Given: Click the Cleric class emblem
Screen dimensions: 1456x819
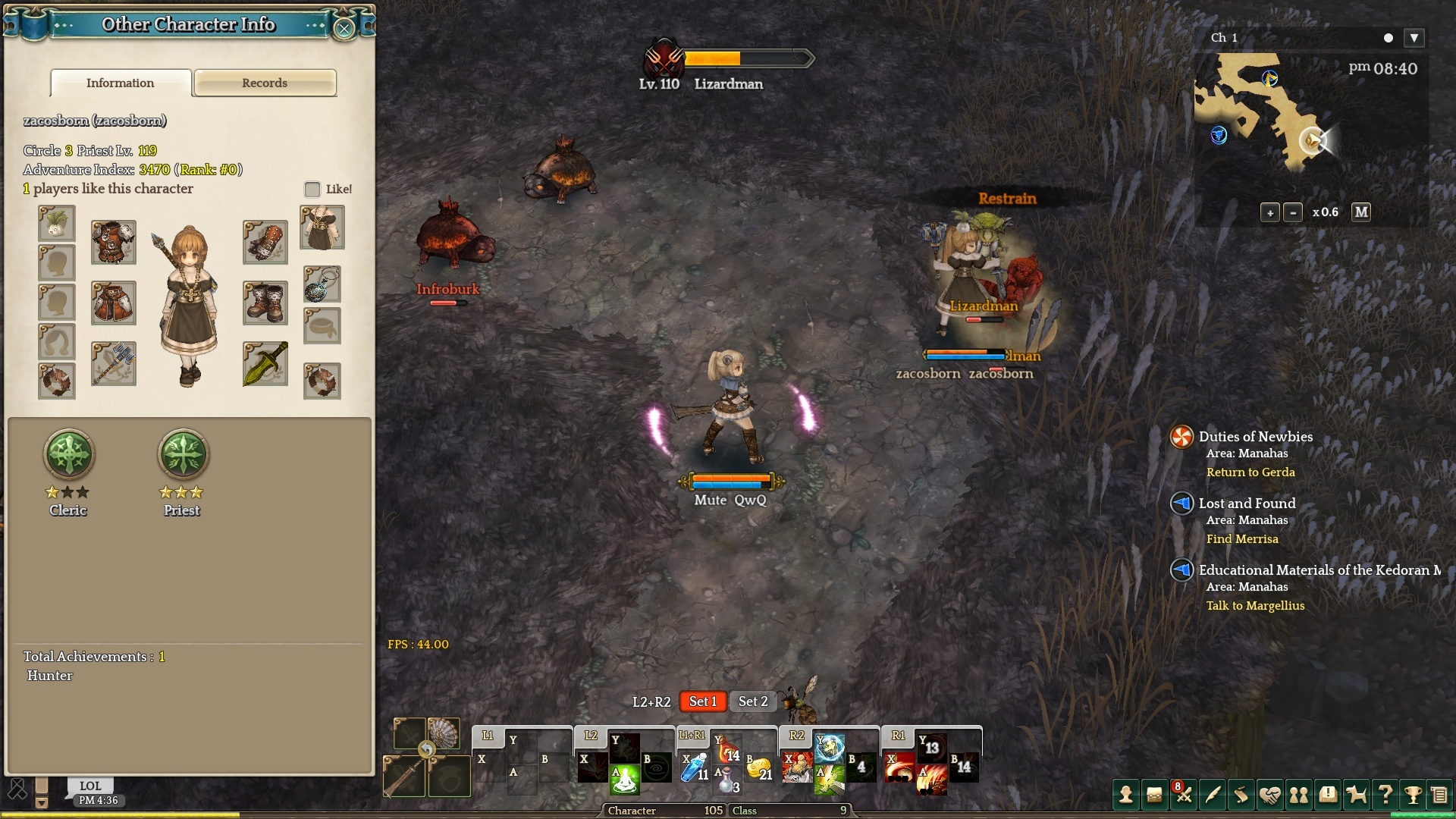Looking at the screenshot, I should coord(69,454).
